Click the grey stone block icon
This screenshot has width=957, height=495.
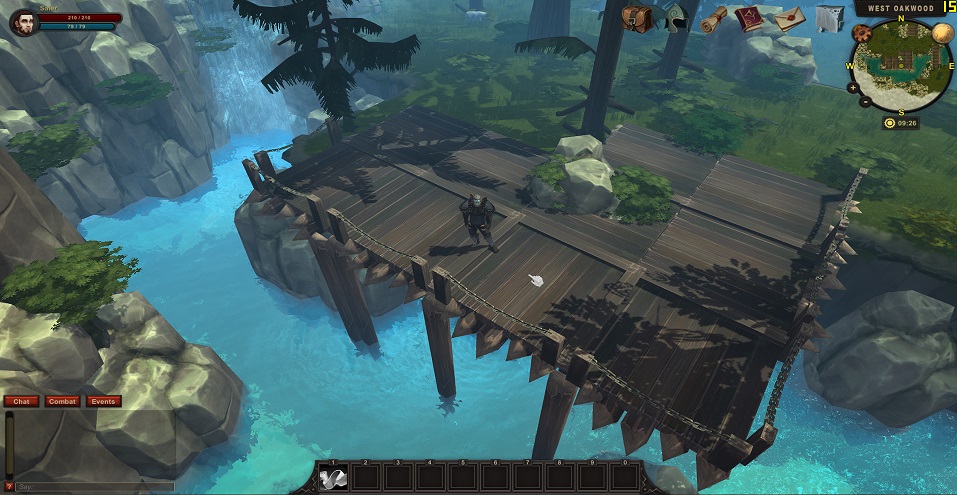pyautogui.click(x=828, y=19)
